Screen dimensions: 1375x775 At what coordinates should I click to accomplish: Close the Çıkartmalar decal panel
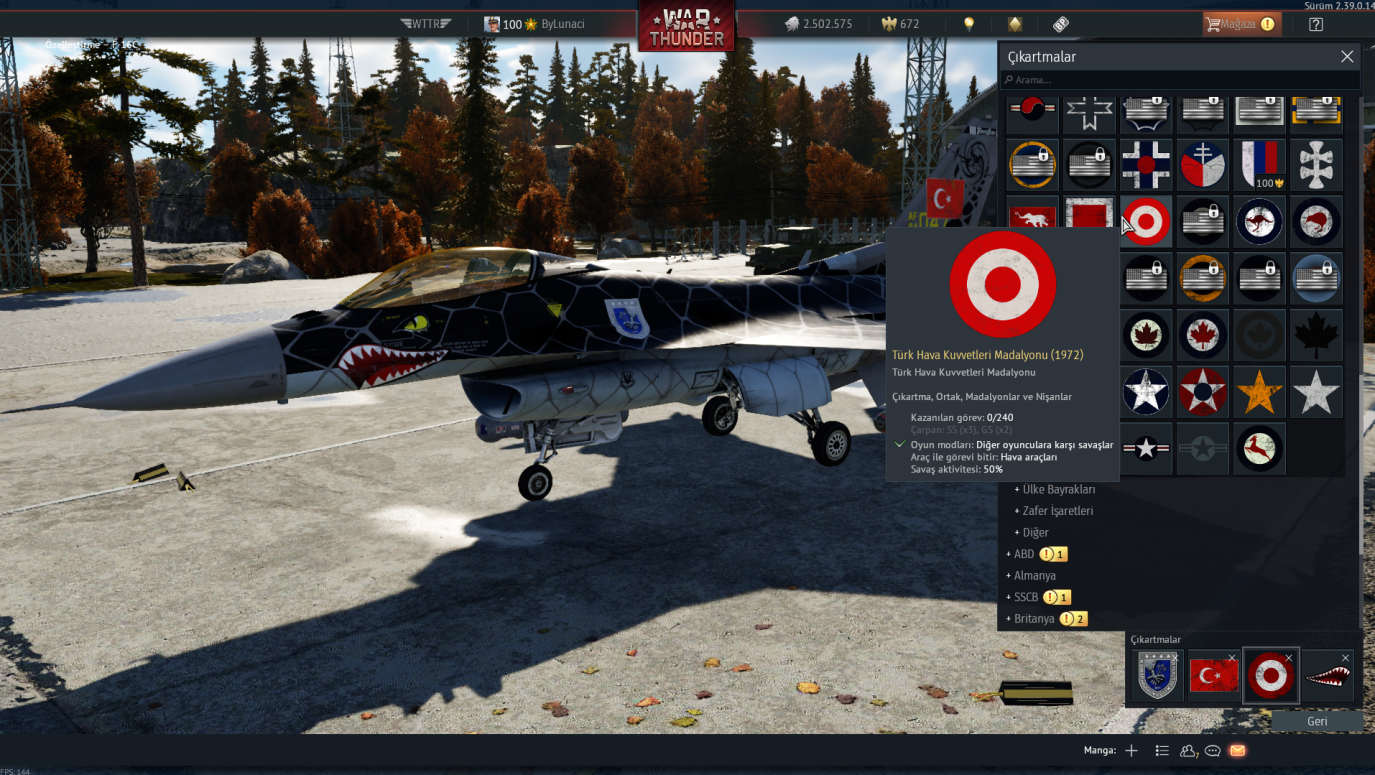pos(1346,57)
